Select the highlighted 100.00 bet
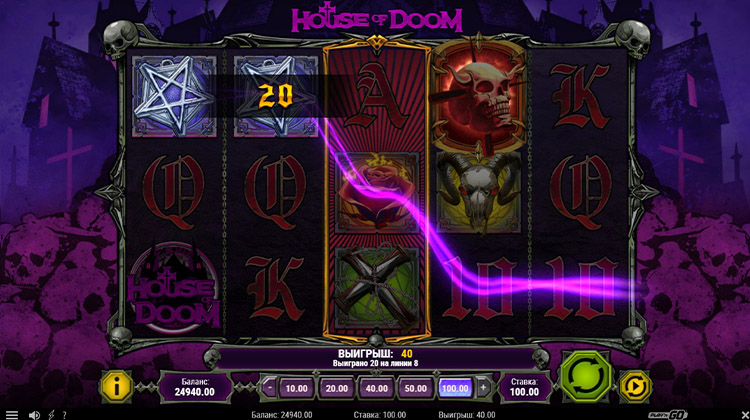Screen dimensions: 750x420 pyautogui.click(x=455, y=387)
